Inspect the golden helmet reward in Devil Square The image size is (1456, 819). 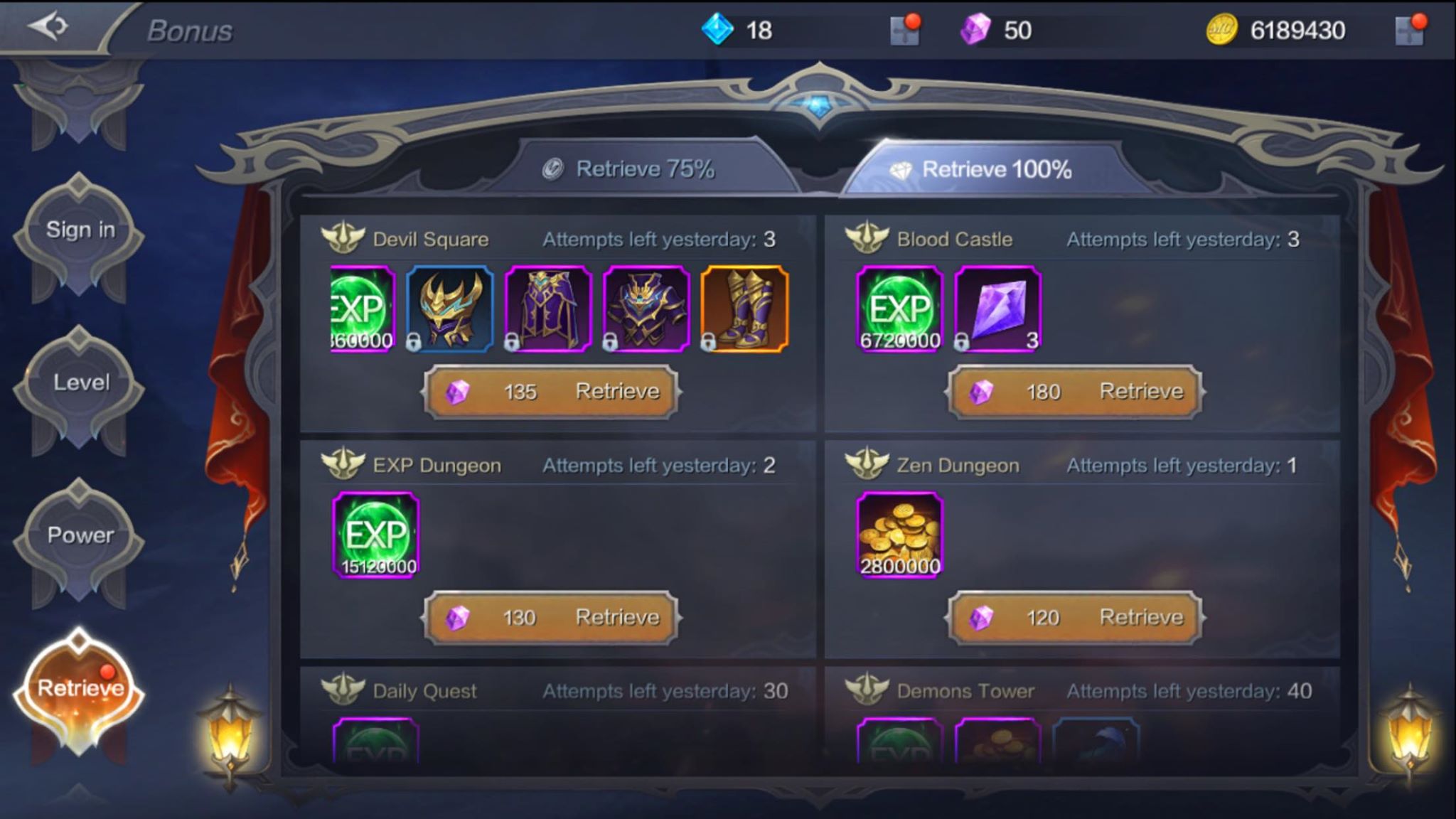click(449, 309)
